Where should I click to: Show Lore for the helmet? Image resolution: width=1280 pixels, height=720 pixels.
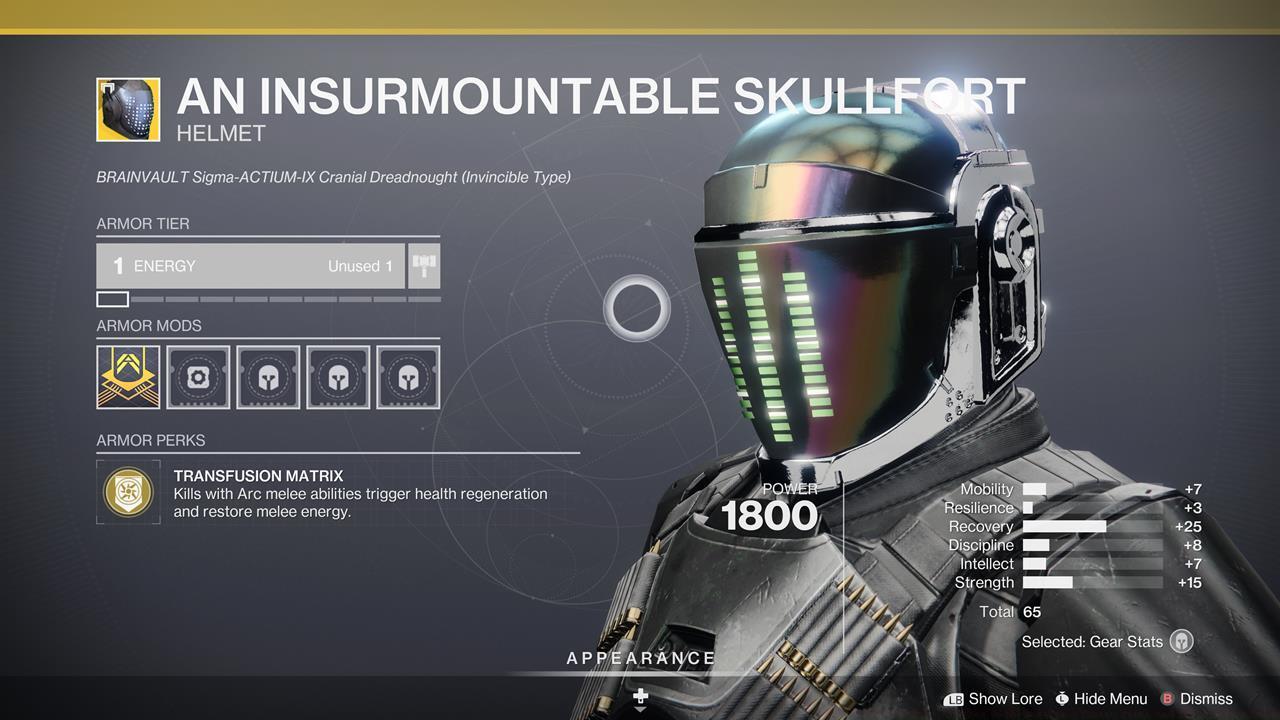(1004, 699)
